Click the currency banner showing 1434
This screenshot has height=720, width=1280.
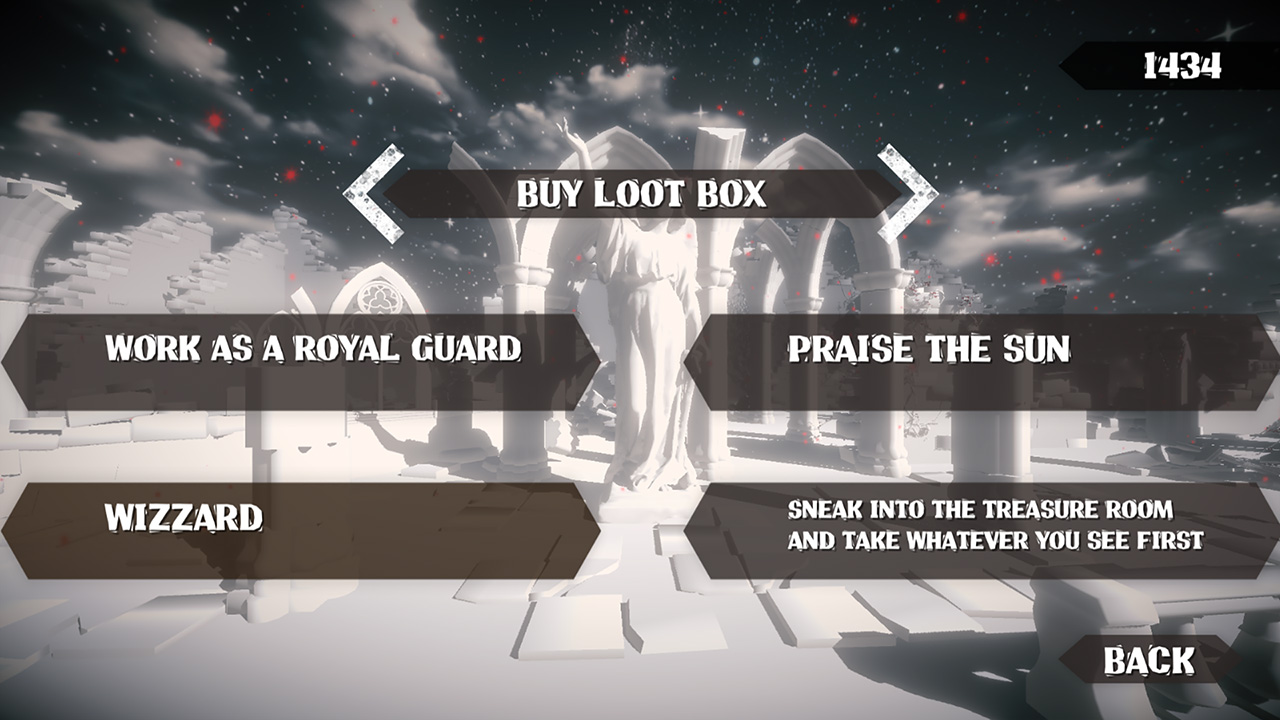[x=1180, y=64]
